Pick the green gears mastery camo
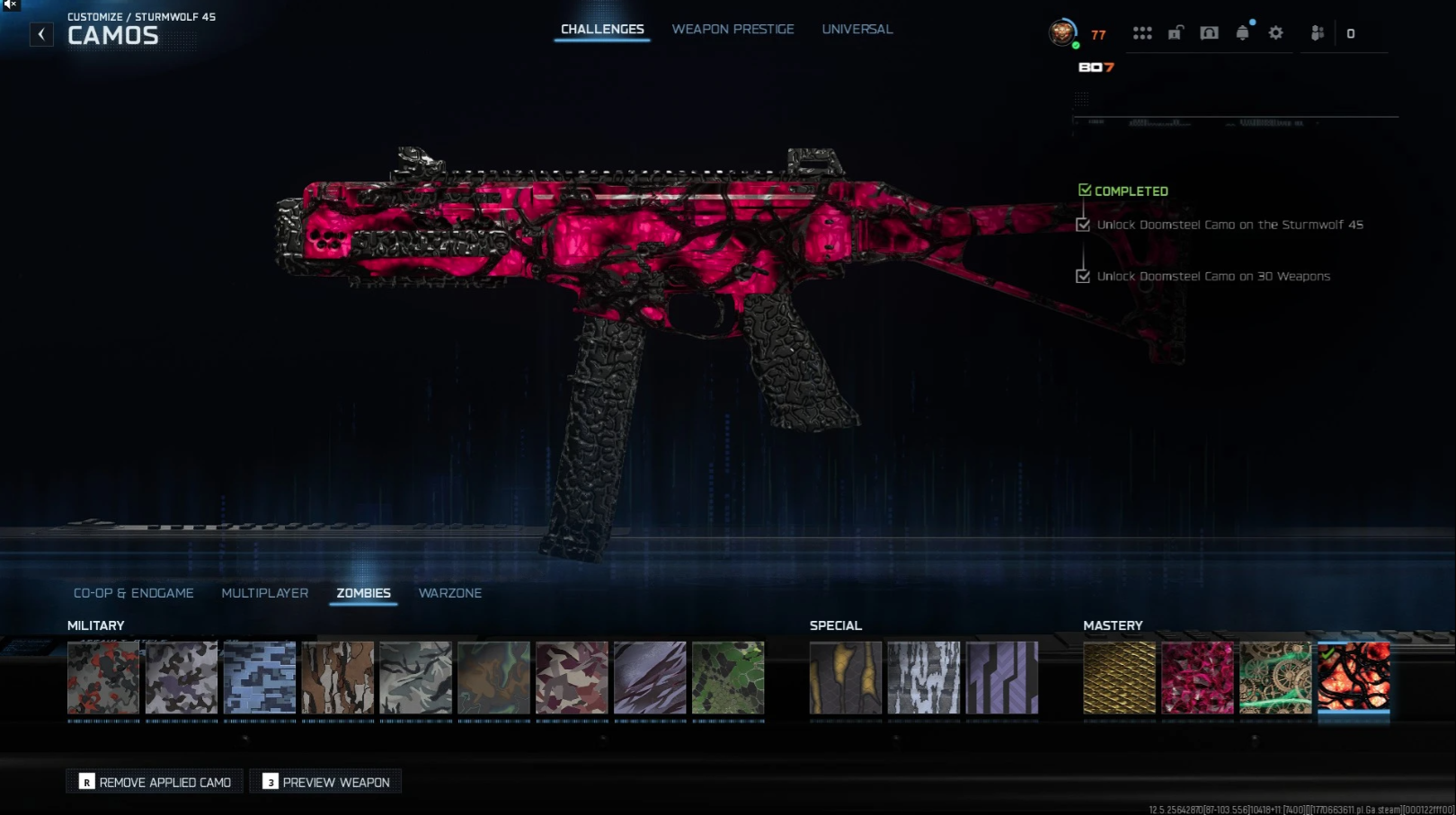 1275,678
